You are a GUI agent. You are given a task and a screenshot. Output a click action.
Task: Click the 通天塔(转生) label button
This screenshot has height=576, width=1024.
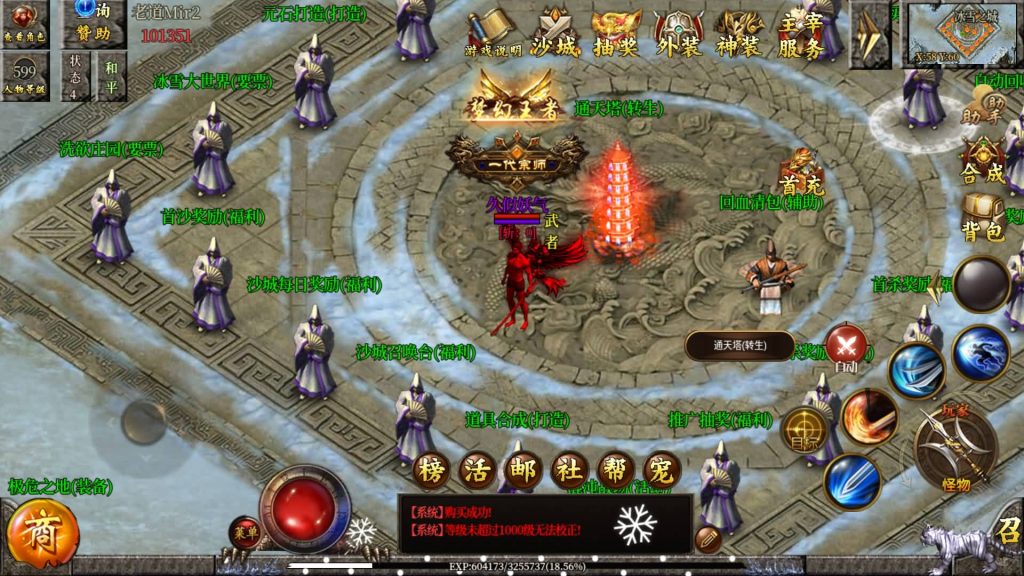pos(740,346)
